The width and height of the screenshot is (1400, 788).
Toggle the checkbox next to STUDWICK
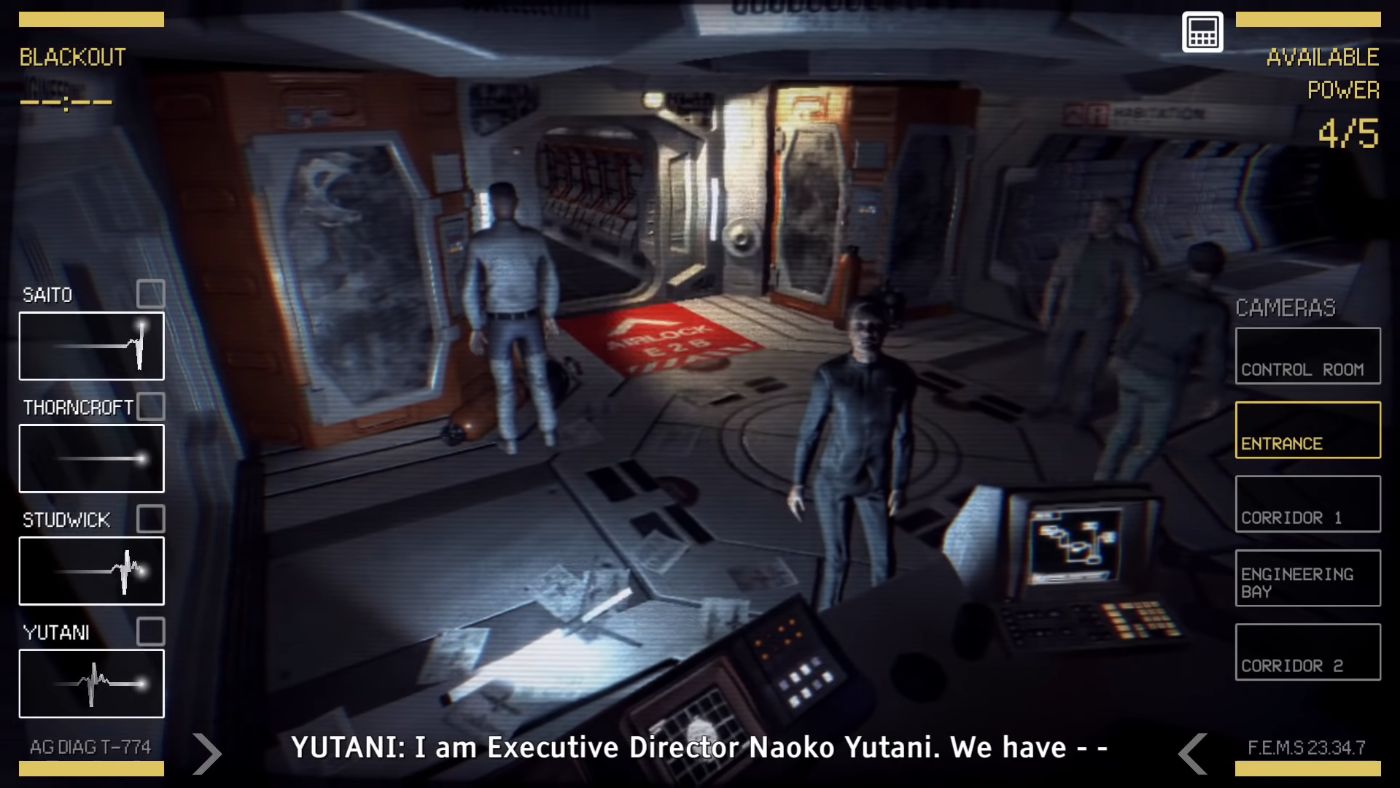150,519
